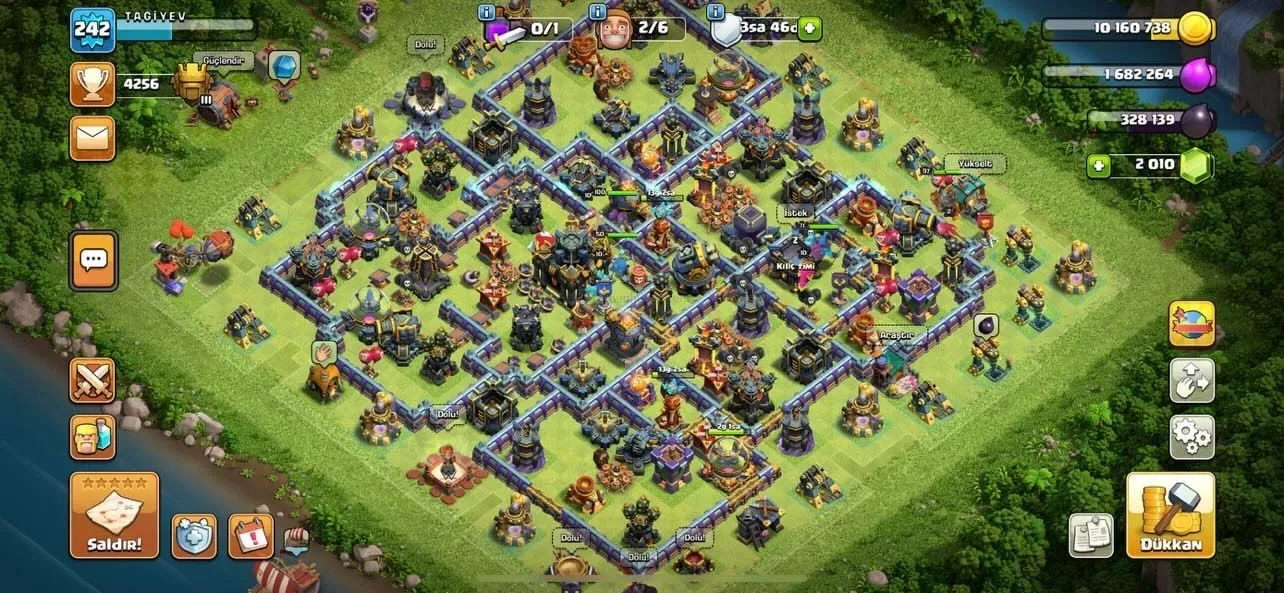The width and height of the screenshot is (1284, 593).
Task: Open the trophy league icon
Action: tap(92, 84)
